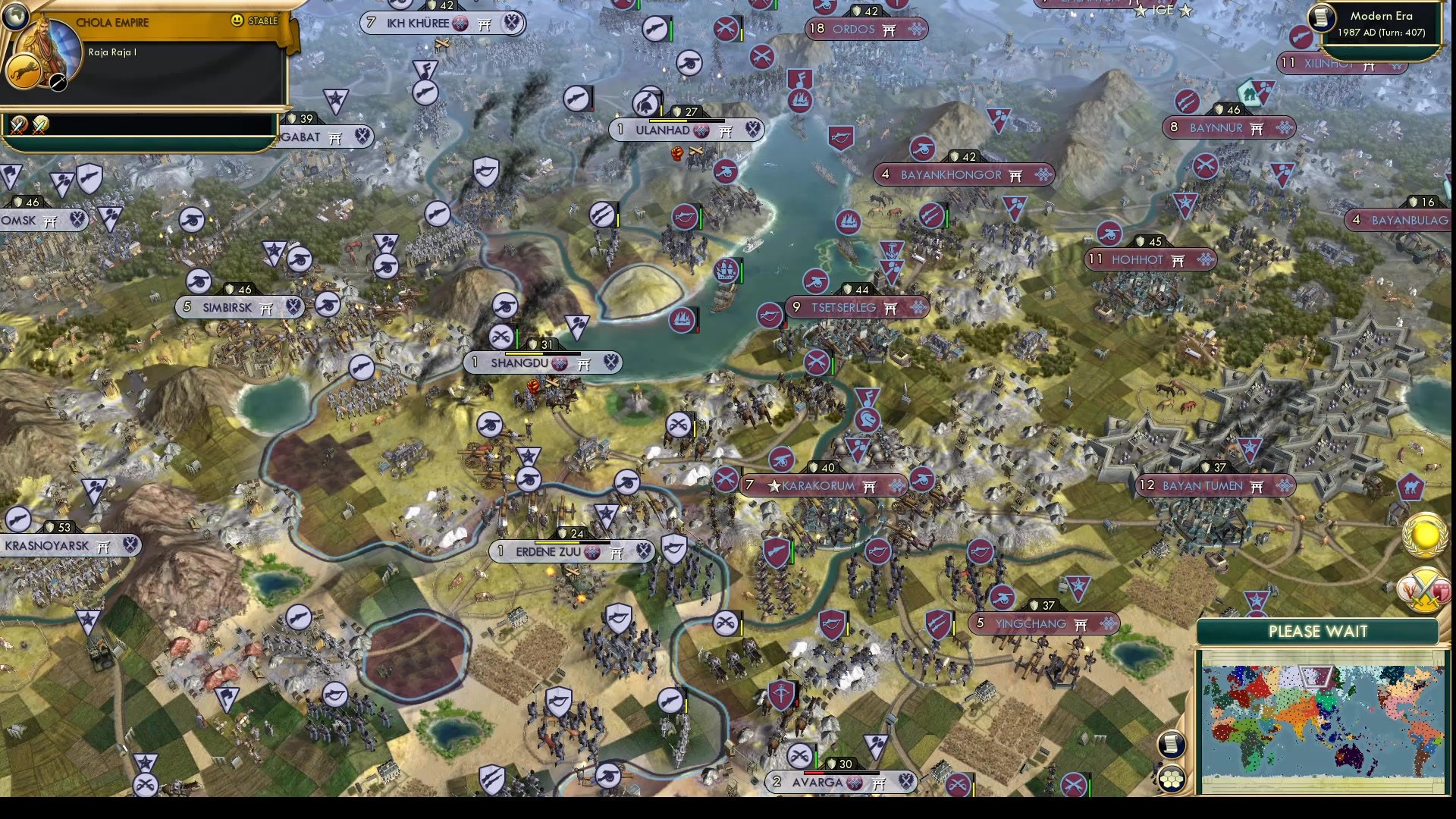Toggle the hexagon strategic view button
Viewport: 1456px width, 819px height.
[1172, 779]
